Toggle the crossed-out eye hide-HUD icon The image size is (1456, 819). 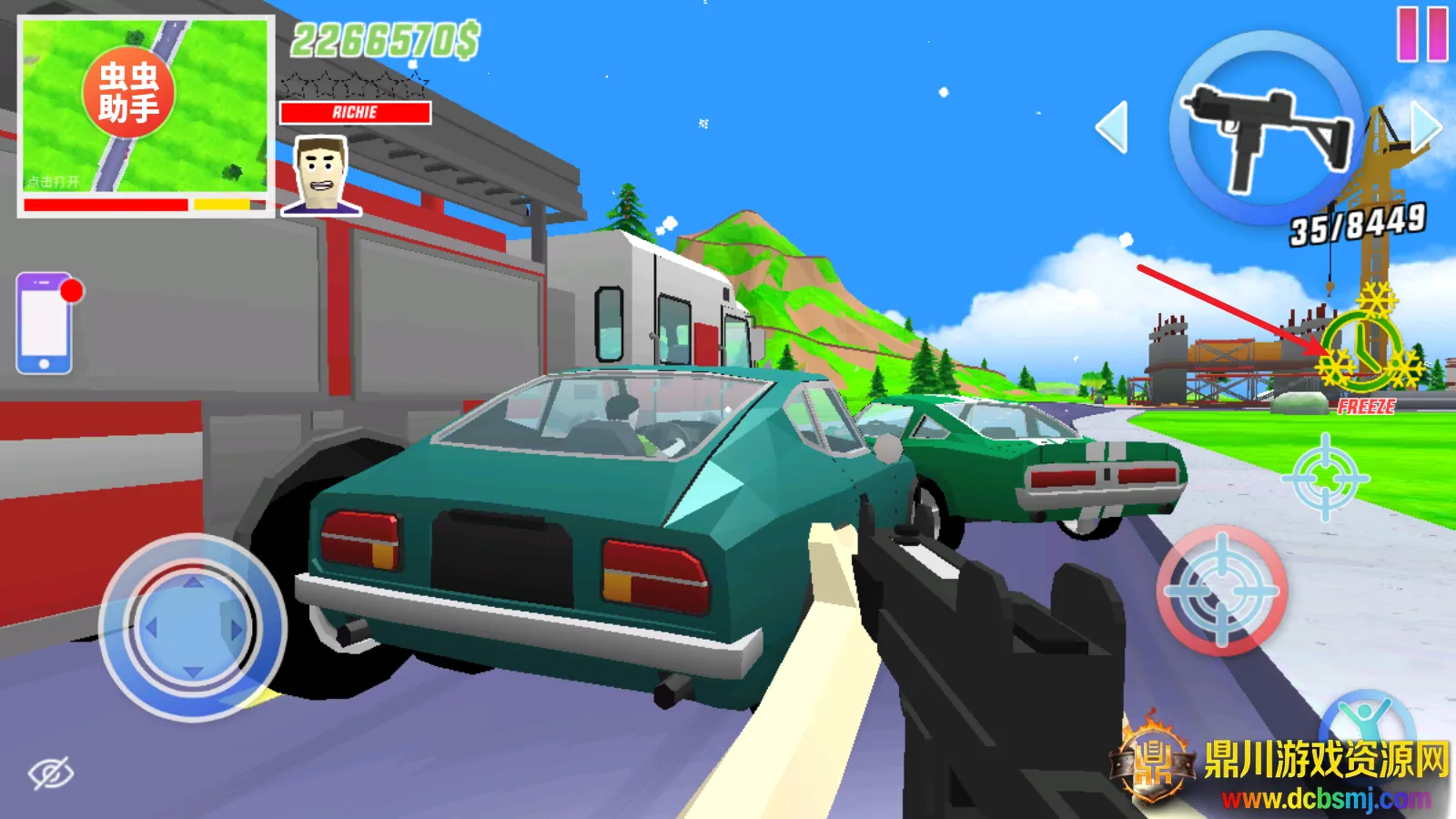51,773
